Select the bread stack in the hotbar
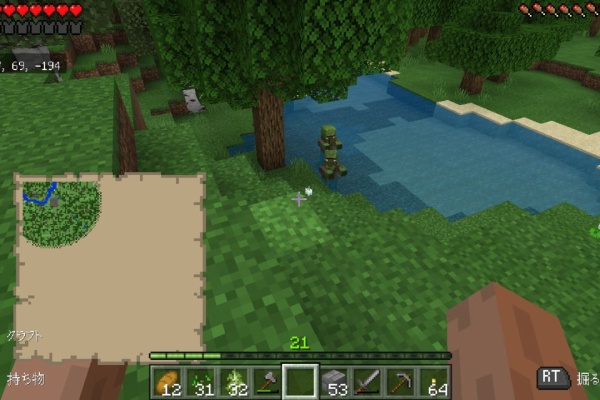 click(x=167, y=381)
